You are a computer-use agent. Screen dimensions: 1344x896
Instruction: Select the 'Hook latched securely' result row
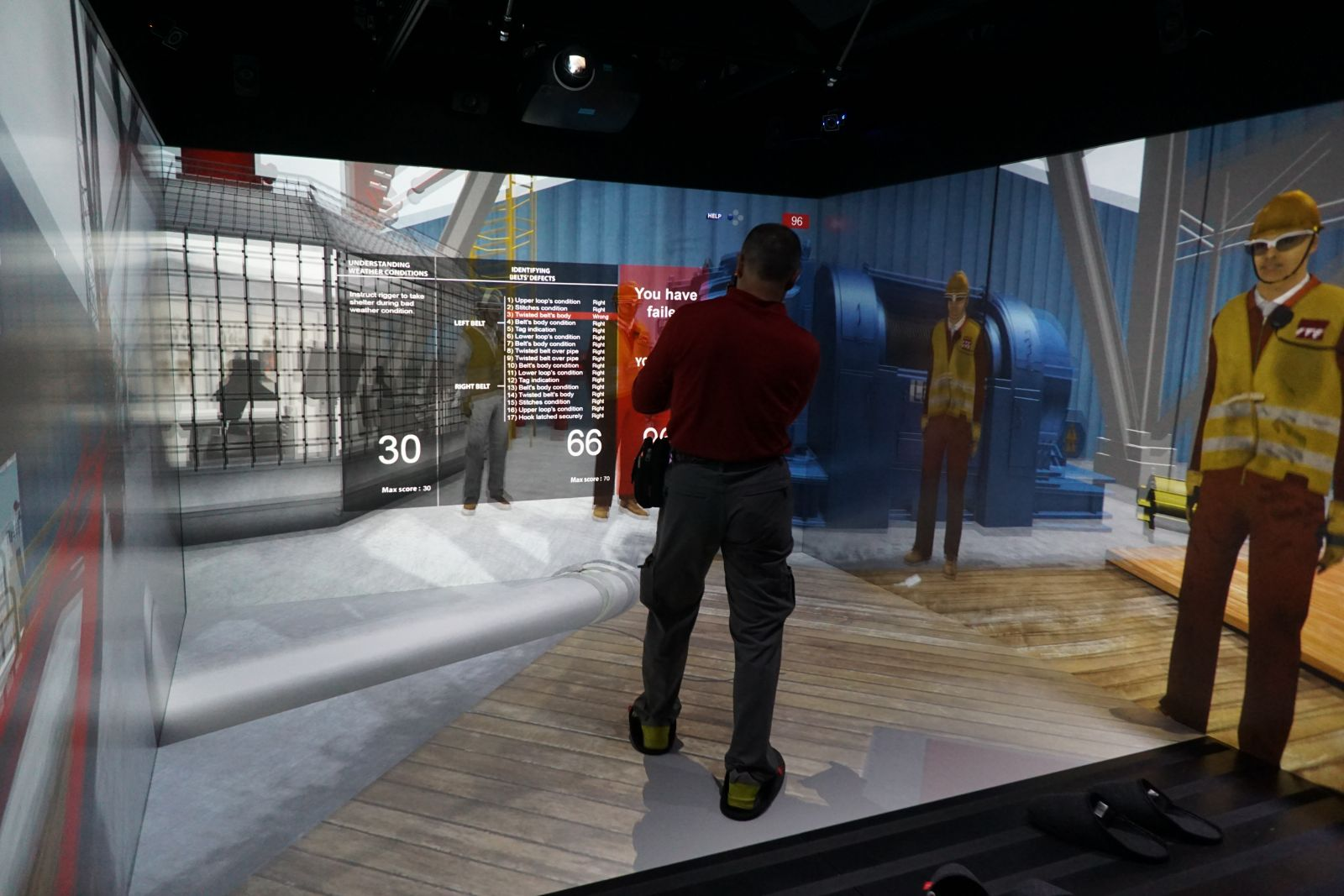pyautogui.click(x=555, y=417)
